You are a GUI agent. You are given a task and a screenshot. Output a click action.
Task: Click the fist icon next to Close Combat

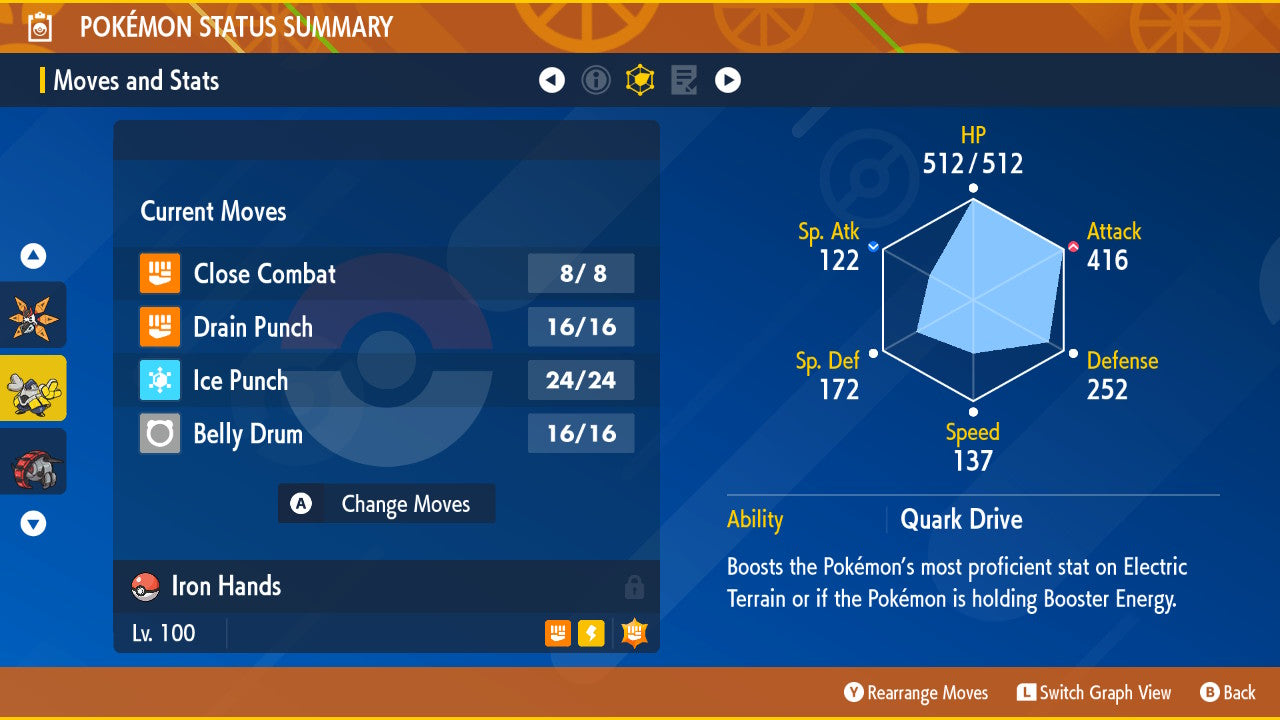coord(160,273)
